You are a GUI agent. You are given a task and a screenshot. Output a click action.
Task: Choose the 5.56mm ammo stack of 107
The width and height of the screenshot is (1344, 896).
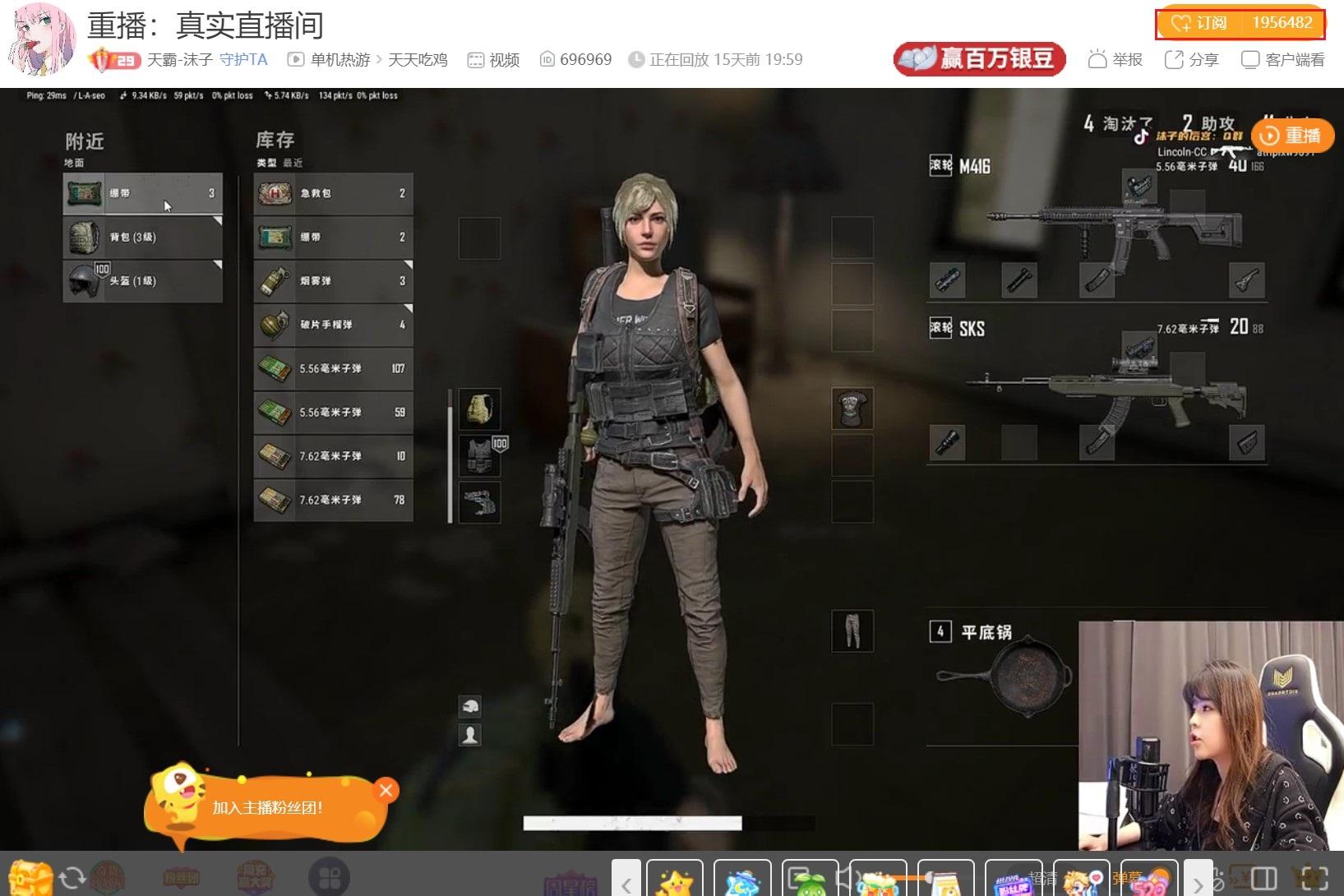[x=333, y=368]
